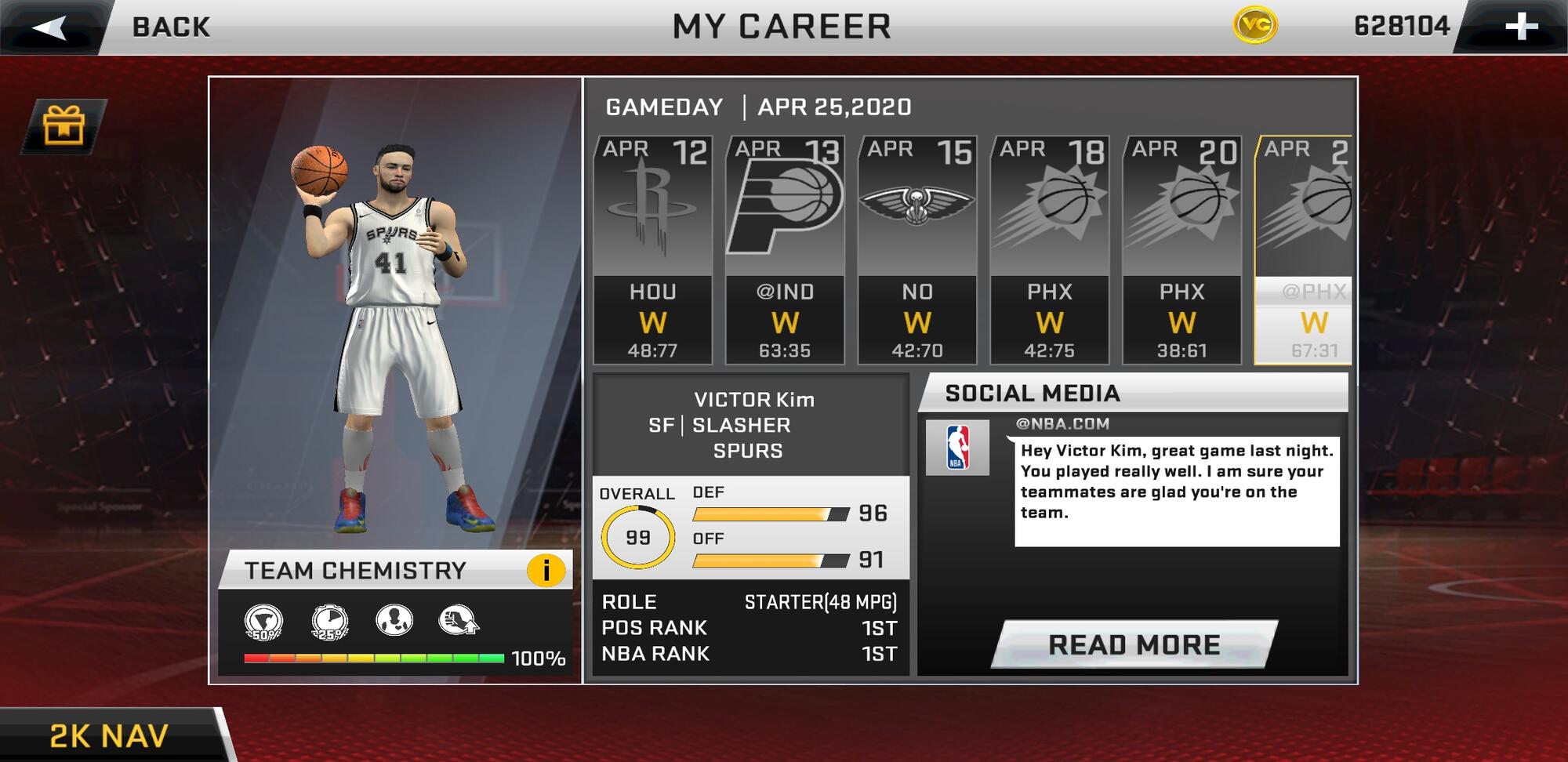Image resolution: width=1568 pixels, height=762 pixels.
Task: Select the Apr 13 Indiana game card
Action: 785,249
